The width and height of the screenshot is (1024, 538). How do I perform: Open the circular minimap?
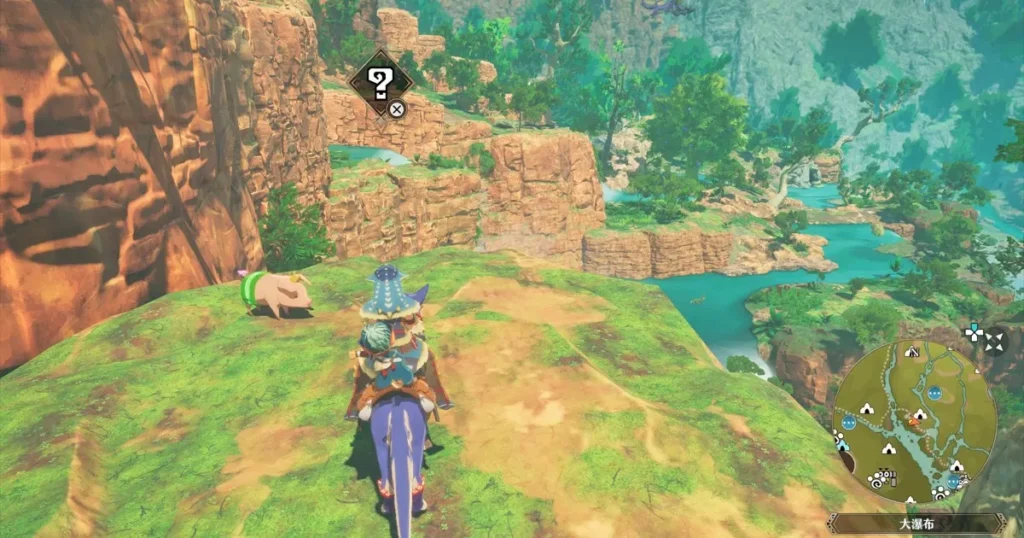point(914,421)
